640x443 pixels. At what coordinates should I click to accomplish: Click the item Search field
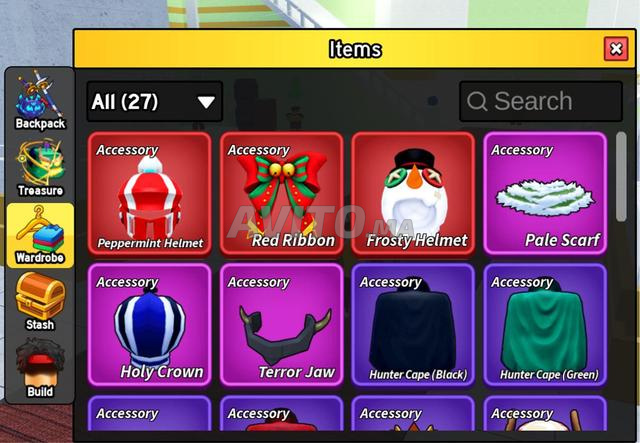point(541,101)
